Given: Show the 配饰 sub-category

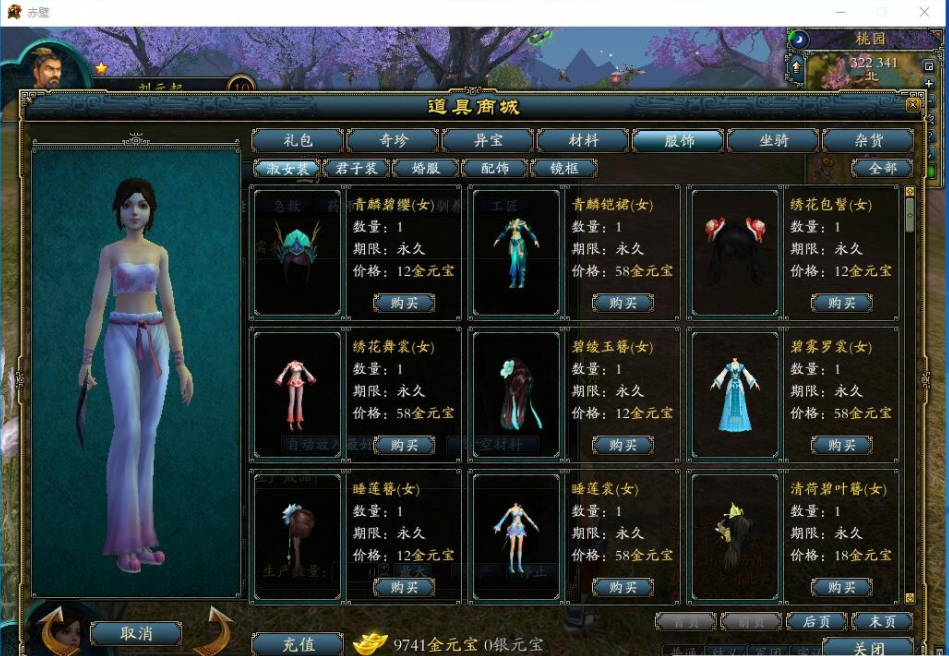Looking at the screenshot, I should coord(494,169).
